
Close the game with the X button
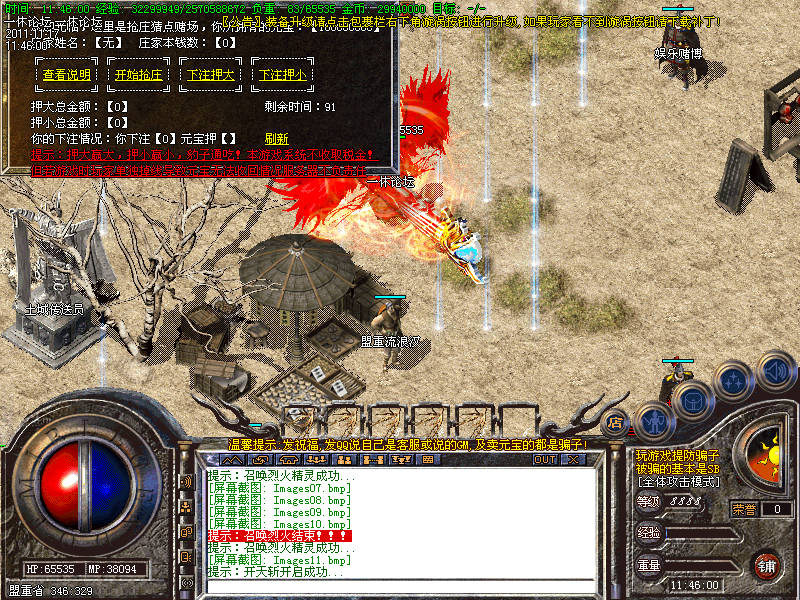[573, 460]
